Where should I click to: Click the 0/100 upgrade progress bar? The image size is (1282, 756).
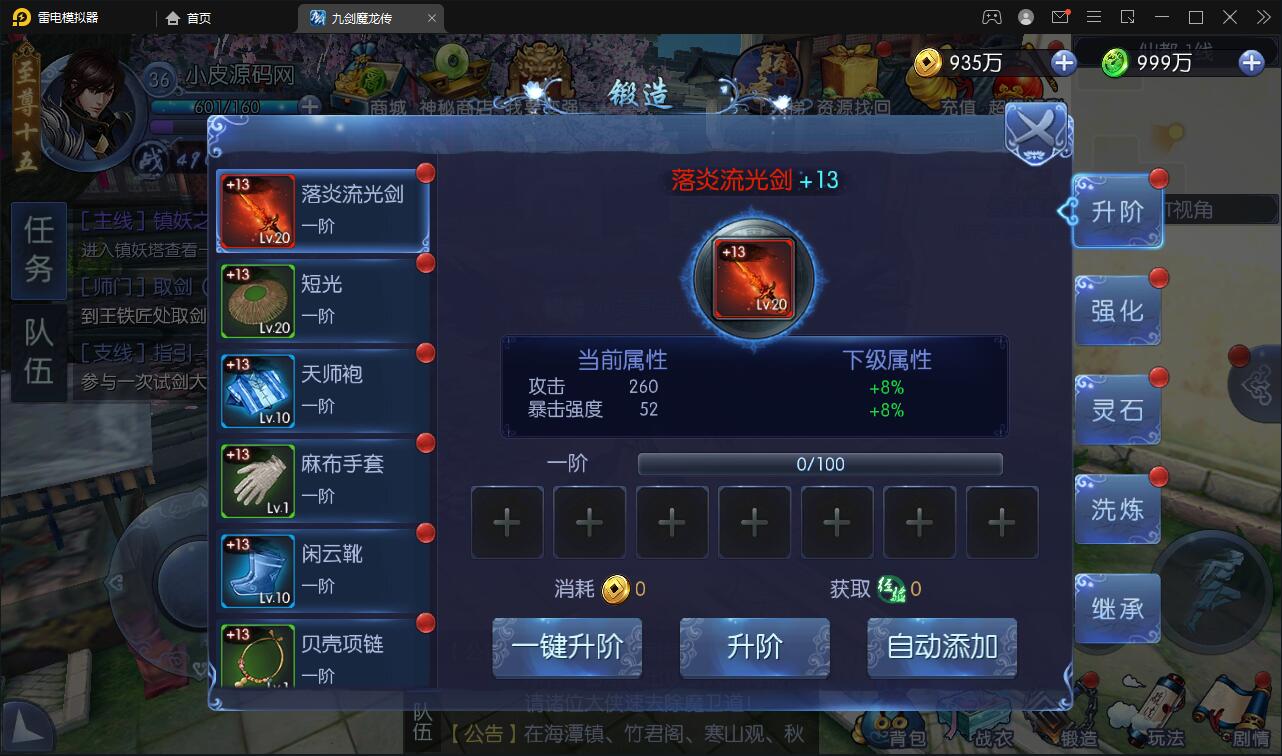pos(818,463)
